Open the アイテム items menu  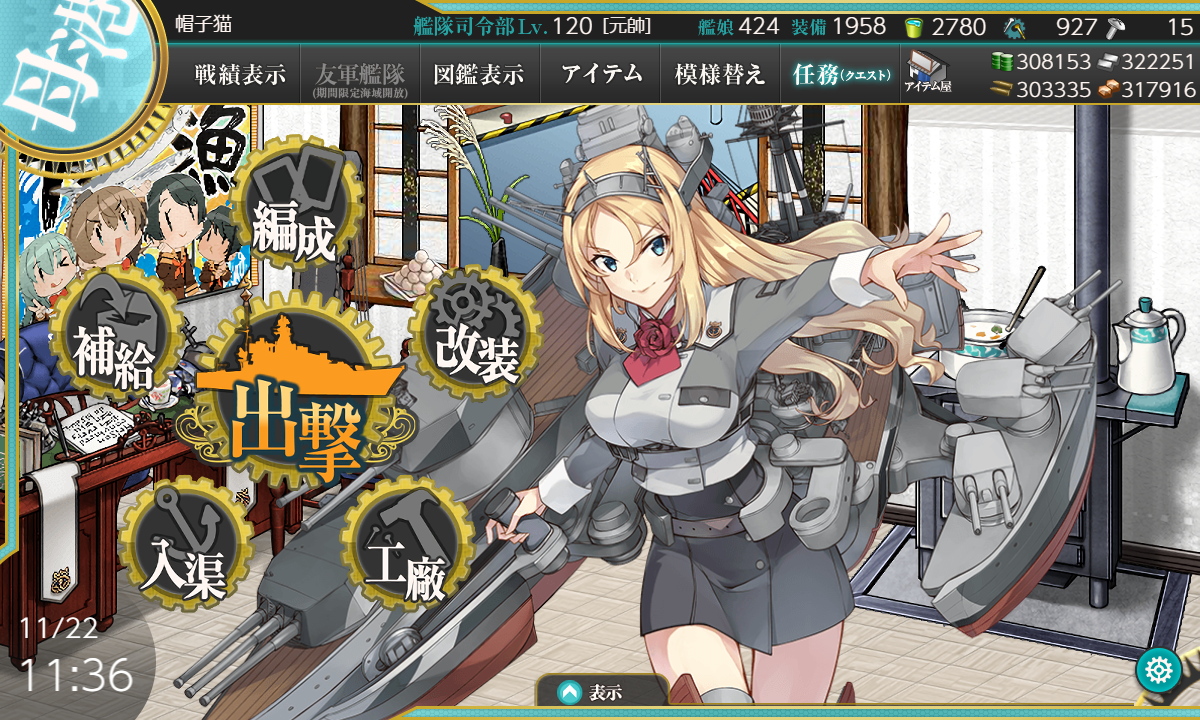click(601, 75)
